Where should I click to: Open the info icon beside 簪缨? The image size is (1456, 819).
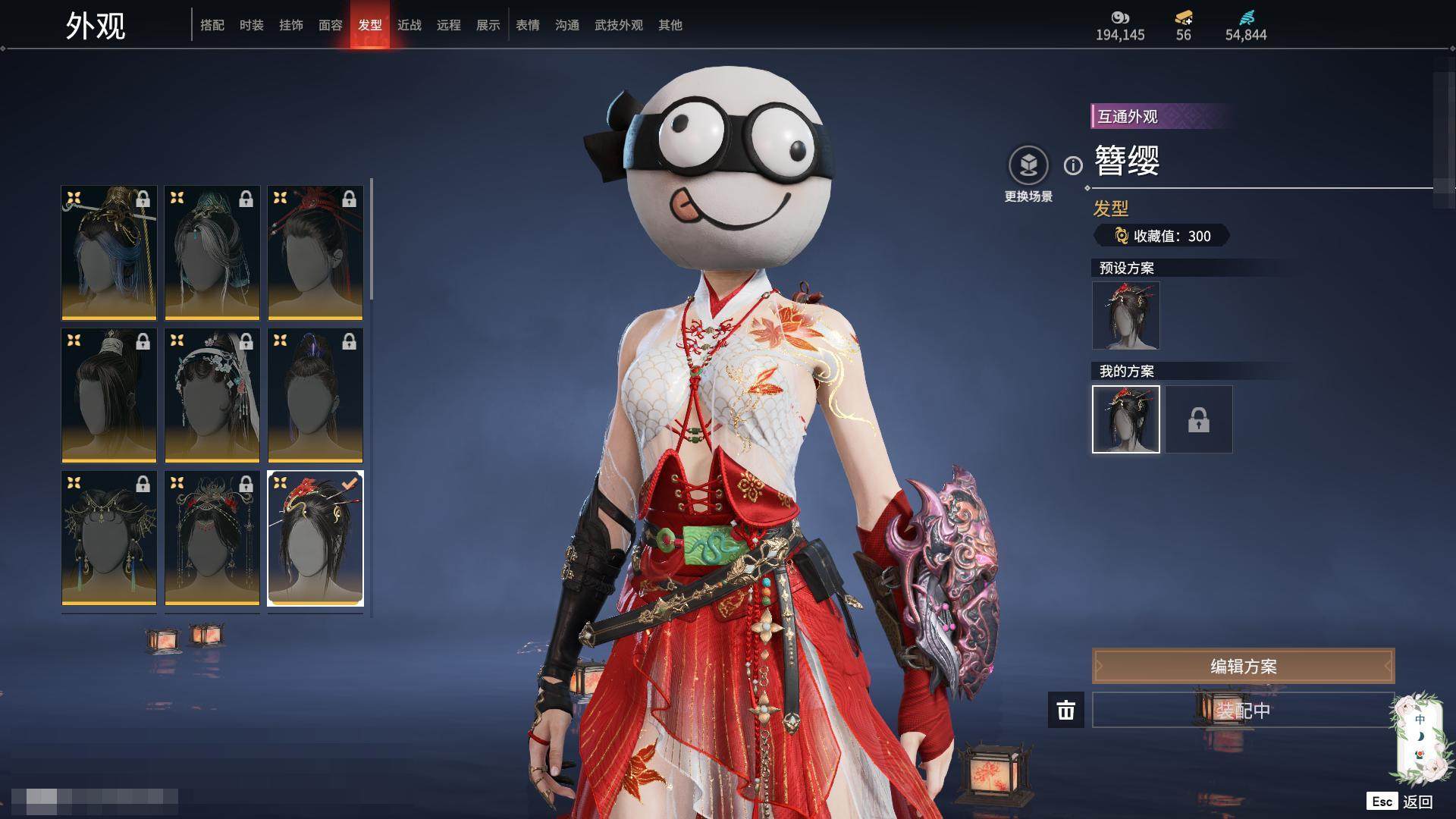pyautogui.click(x=1073, y=165)
